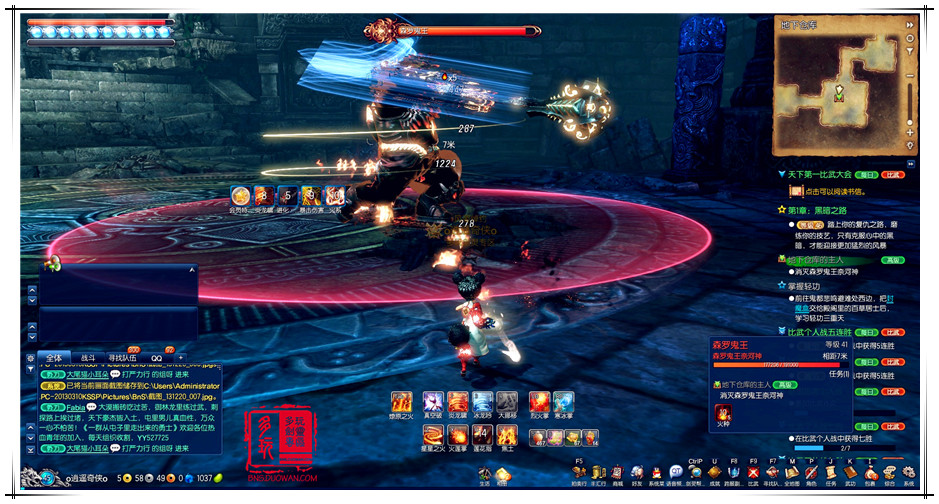Activate the 燎原之火 skill icon

(x=402, y=402)
